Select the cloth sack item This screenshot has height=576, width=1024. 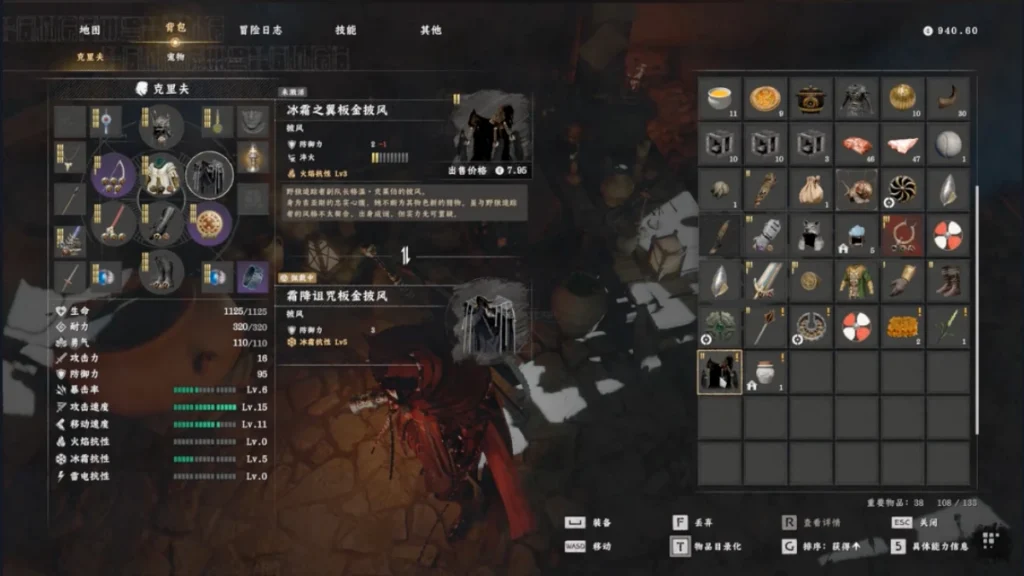click(x=811, y=189)
